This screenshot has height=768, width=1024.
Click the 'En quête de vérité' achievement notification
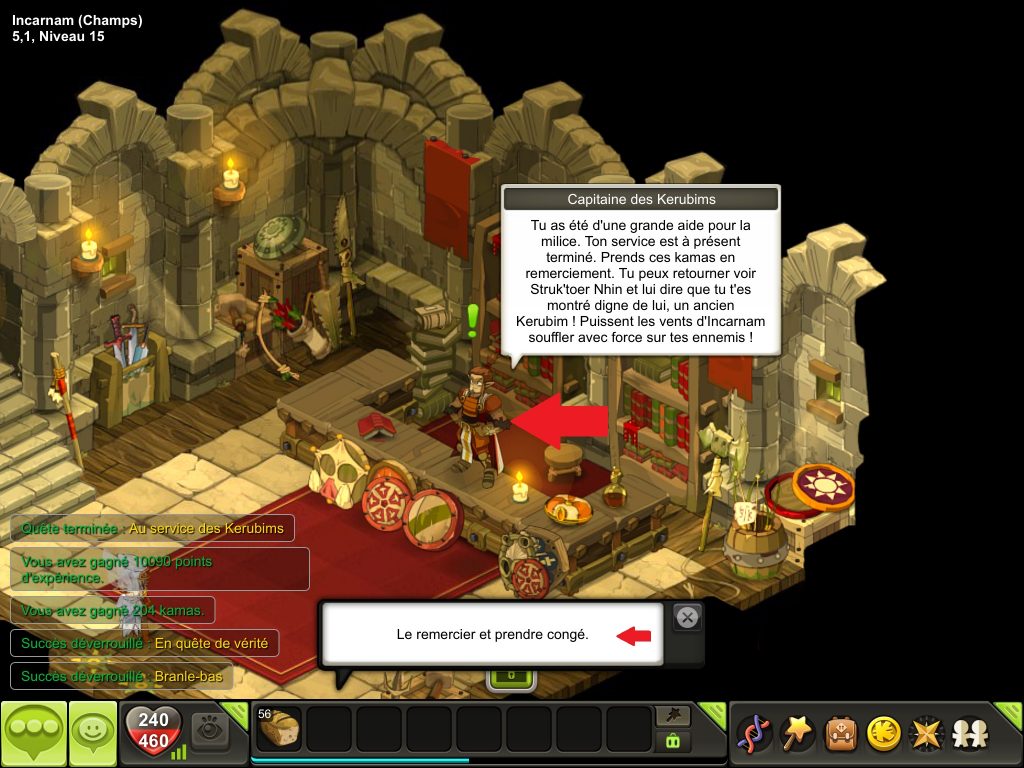[x=144, y=643]
